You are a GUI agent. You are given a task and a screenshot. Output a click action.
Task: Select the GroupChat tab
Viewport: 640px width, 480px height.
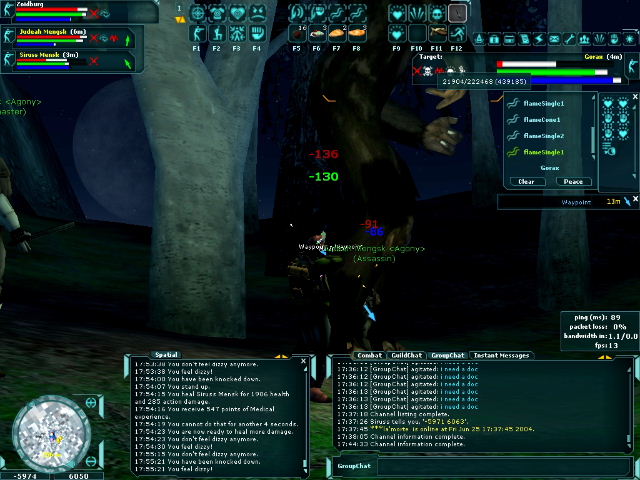point(446,355)
